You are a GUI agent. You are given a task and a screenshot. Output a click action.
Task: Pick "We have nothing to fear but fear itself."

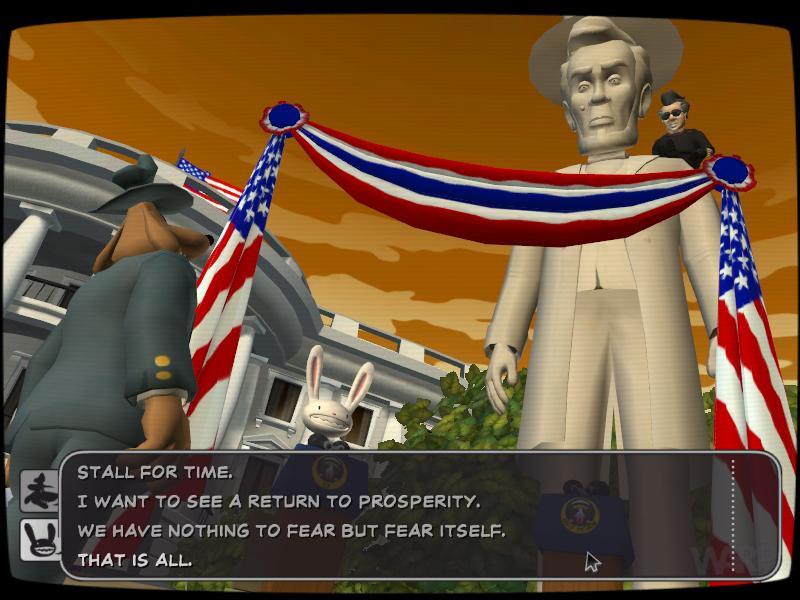click(x=291, y=531)
